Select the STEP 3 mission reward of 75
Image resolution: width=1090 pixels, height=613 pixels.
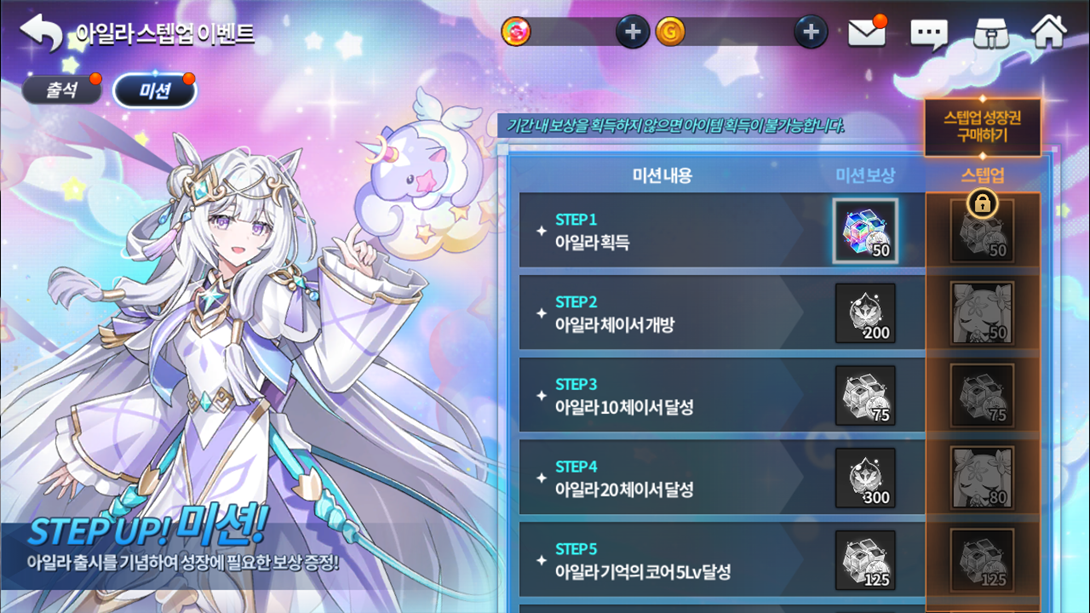pos(865,396)
